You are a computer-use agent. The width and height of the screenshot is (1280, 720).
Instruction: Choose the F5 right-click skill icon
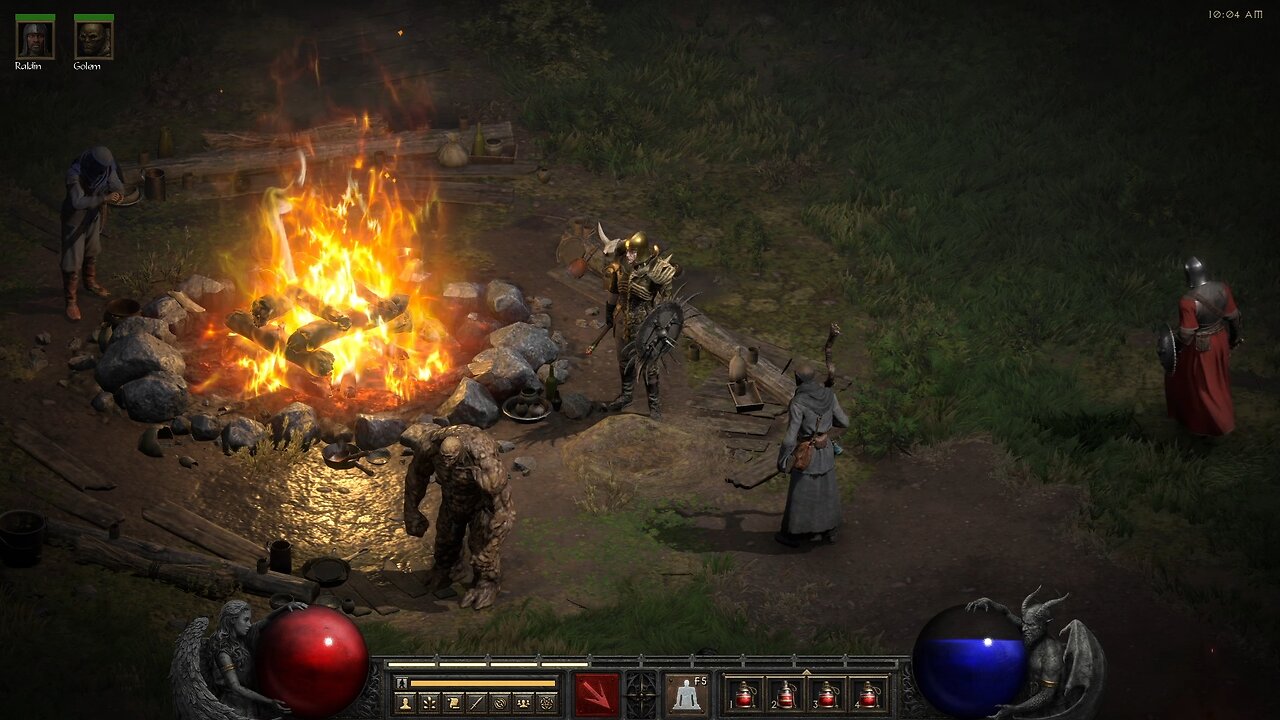coord(687,694)
